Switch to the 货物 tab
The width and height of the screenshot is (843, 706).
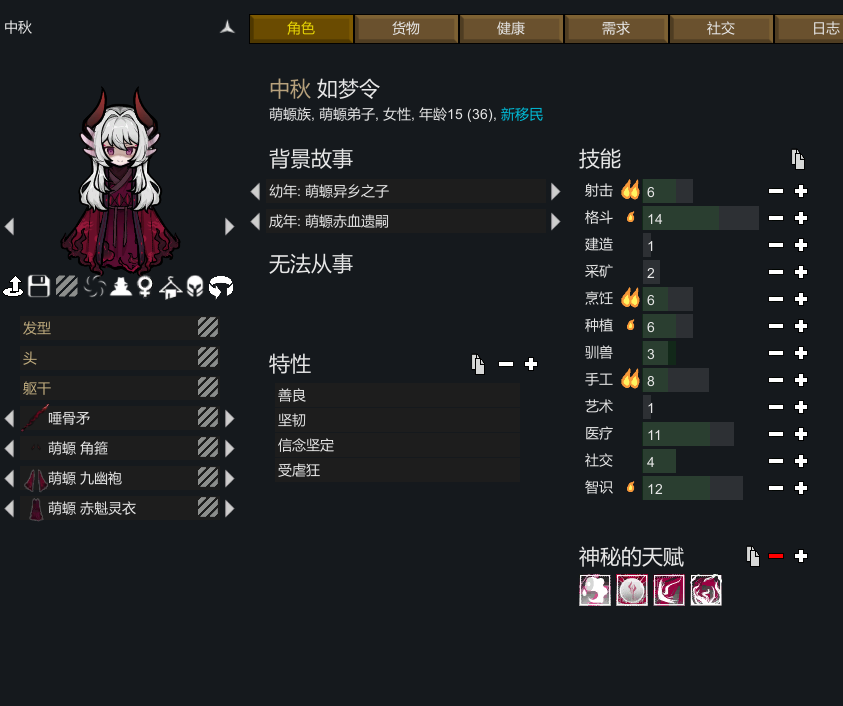pyautogui.click(x=406, y=29)
